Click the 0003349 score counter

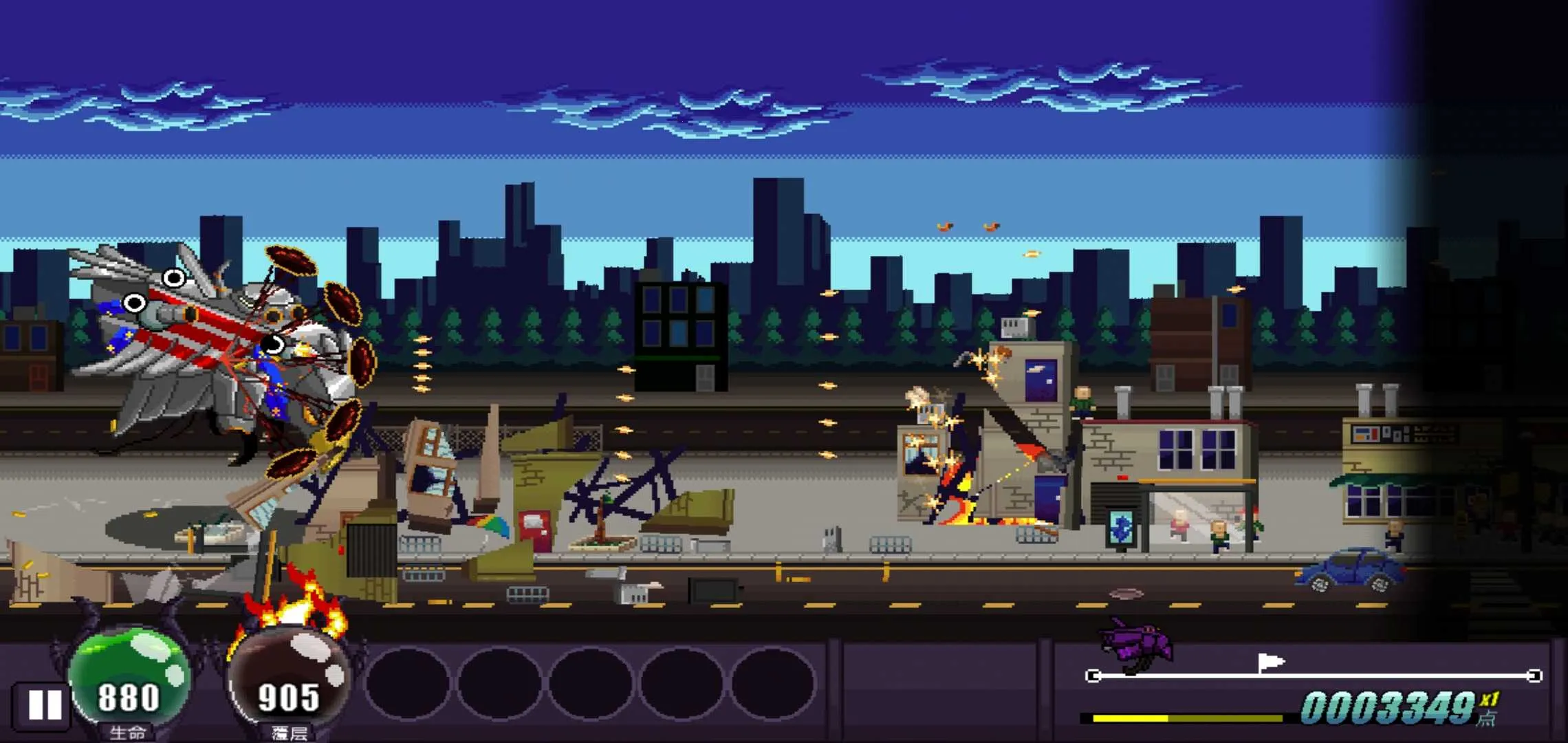click(x=1389, y=709)
